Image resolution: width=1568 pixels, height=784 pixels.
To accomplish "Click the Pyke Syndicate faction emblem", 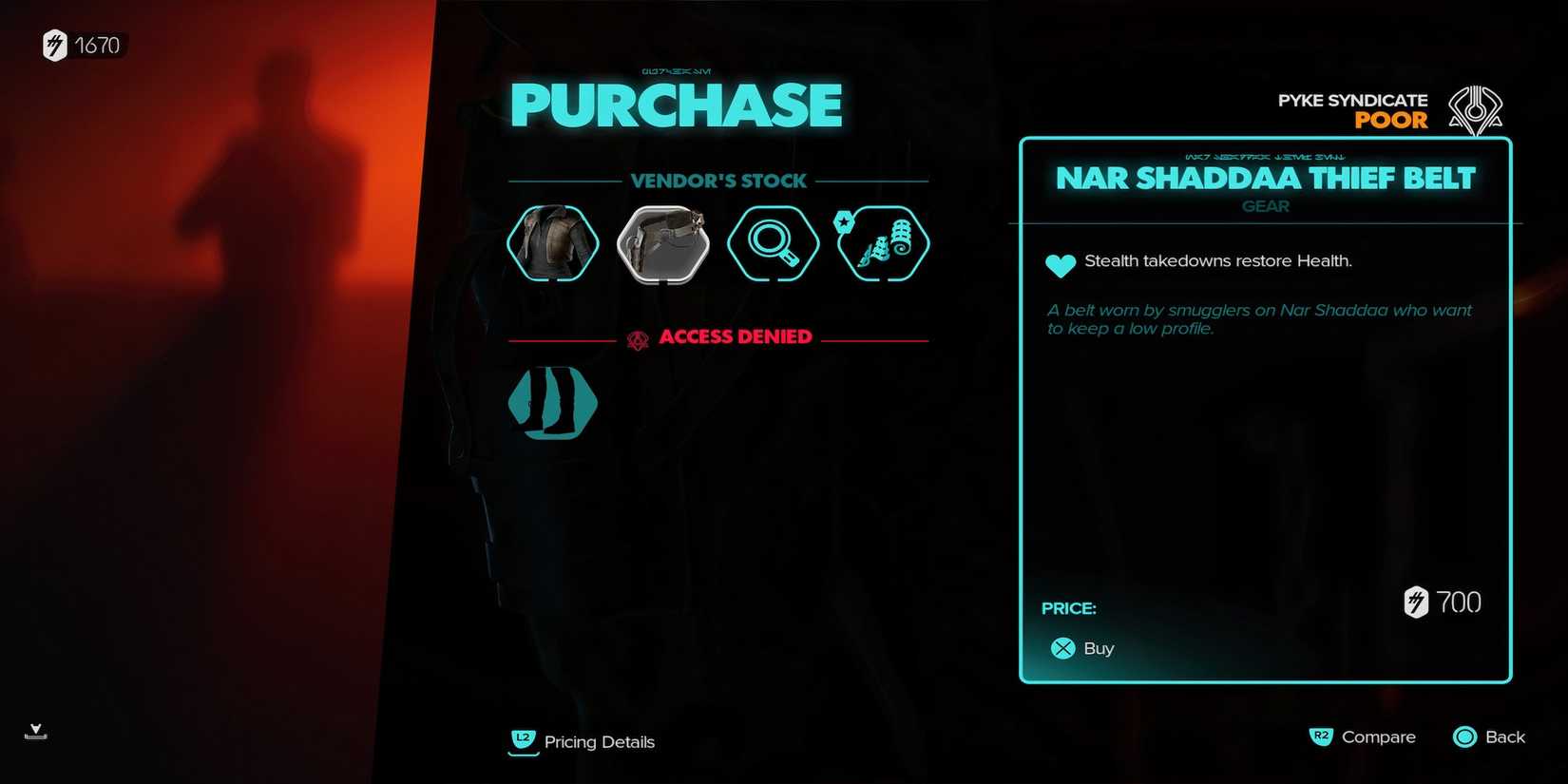I will pos(1476,107).
